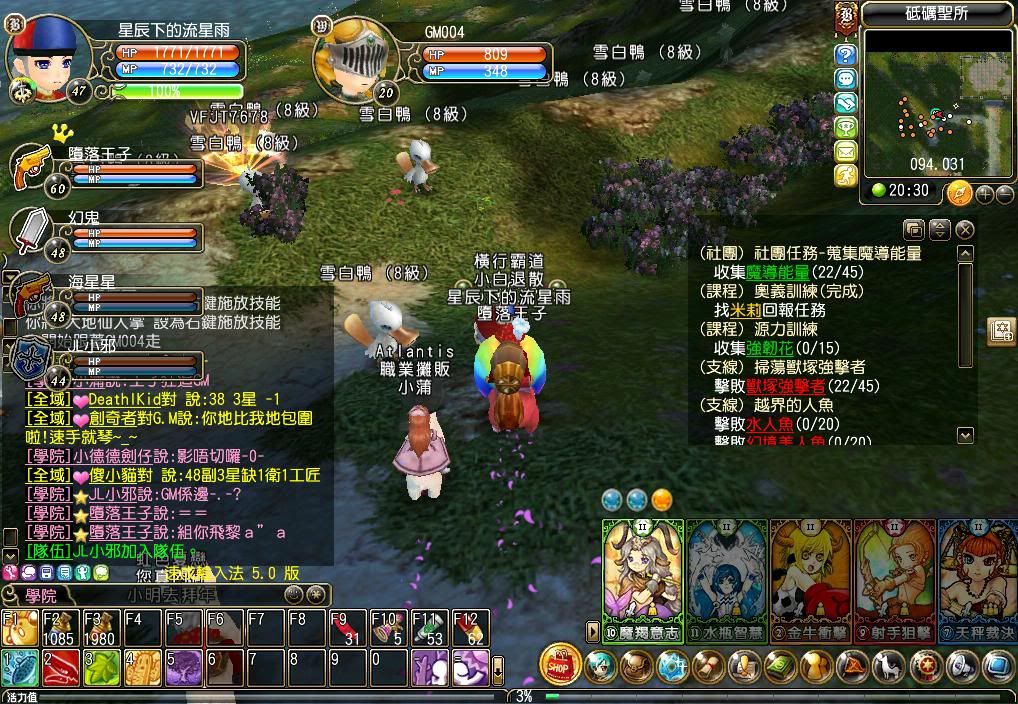Close the quest tracker with X button

click(965, 229)
